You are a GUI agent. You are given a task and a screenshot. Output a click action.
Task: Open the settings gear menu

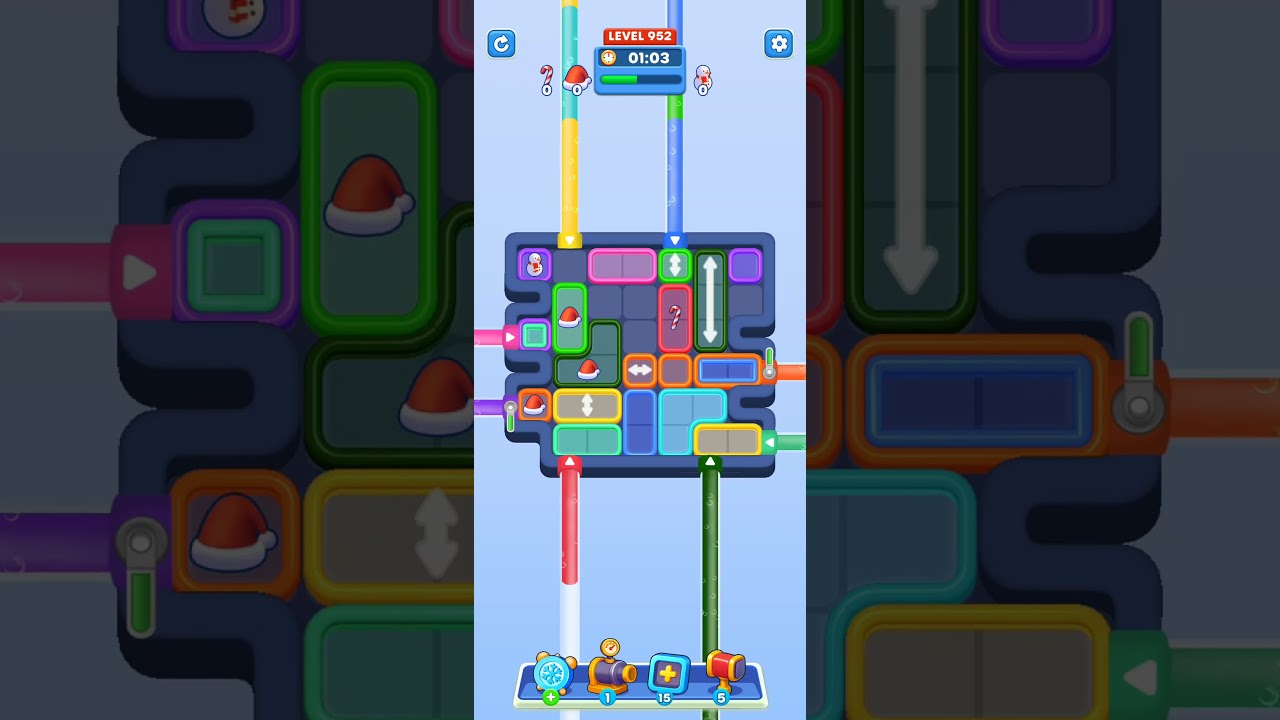779,44
